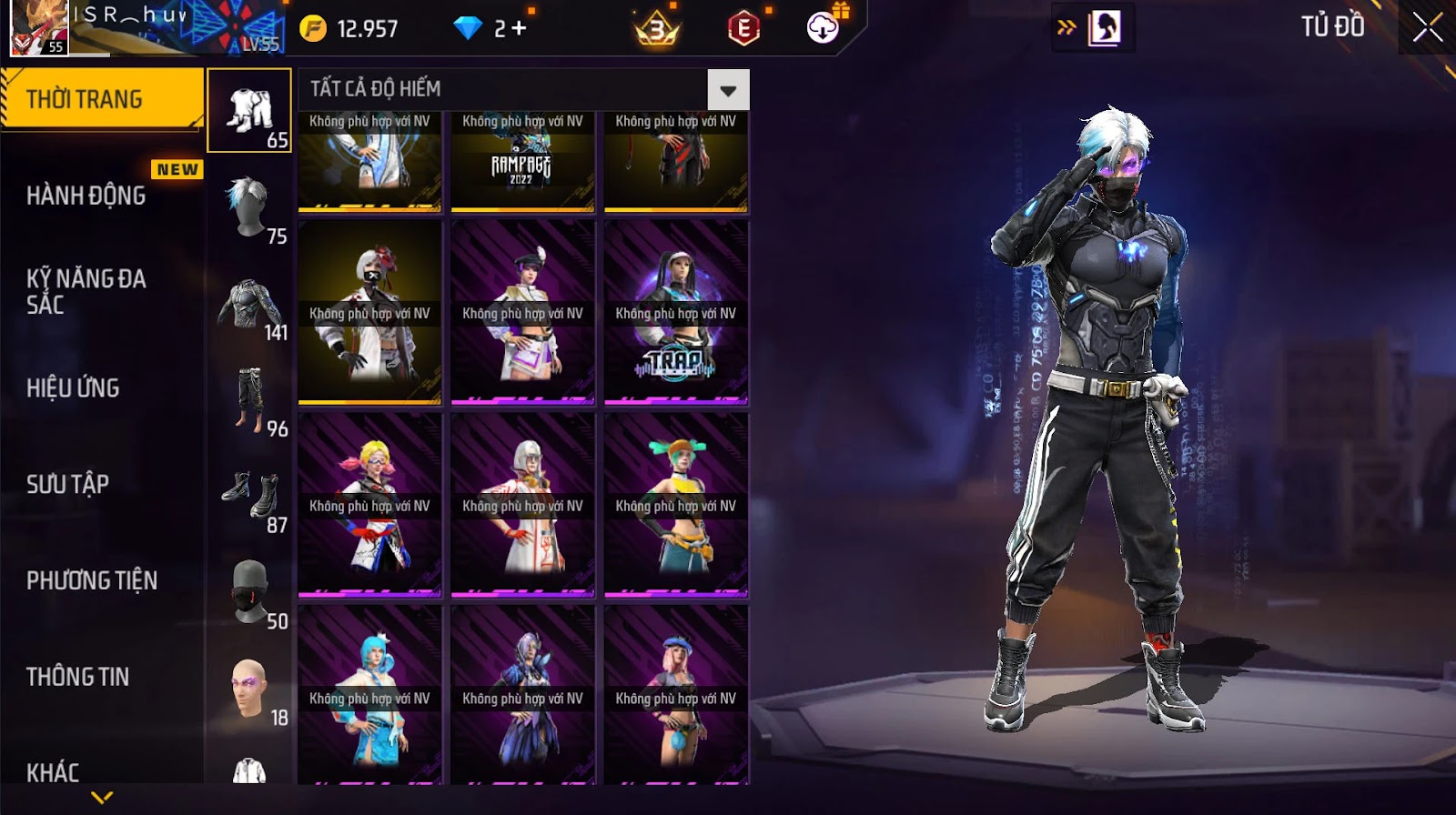Screen dimensions: 1456x815
Task: Show the hair and head items category
Action: point(249,207)
